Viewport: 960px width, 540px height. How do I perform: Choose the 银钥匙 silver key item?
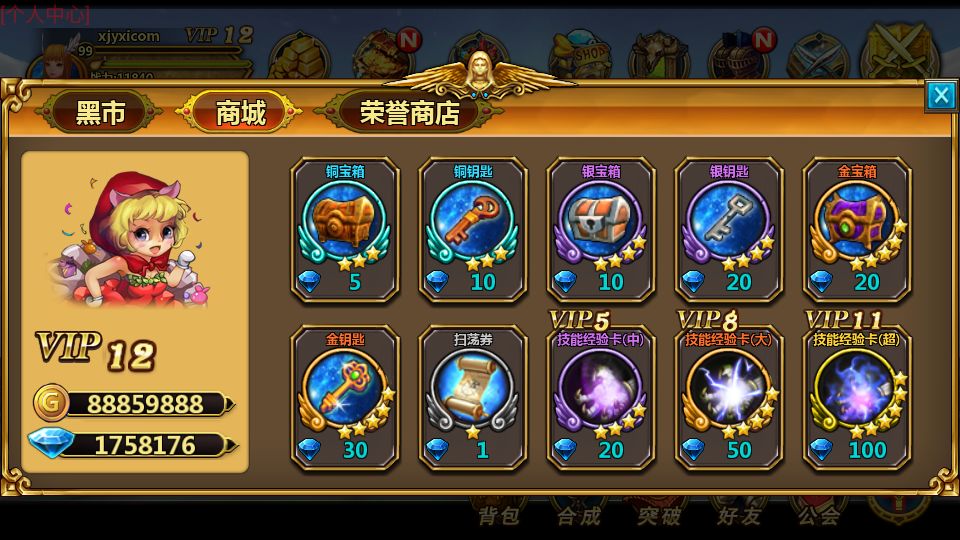click(729, 229)
